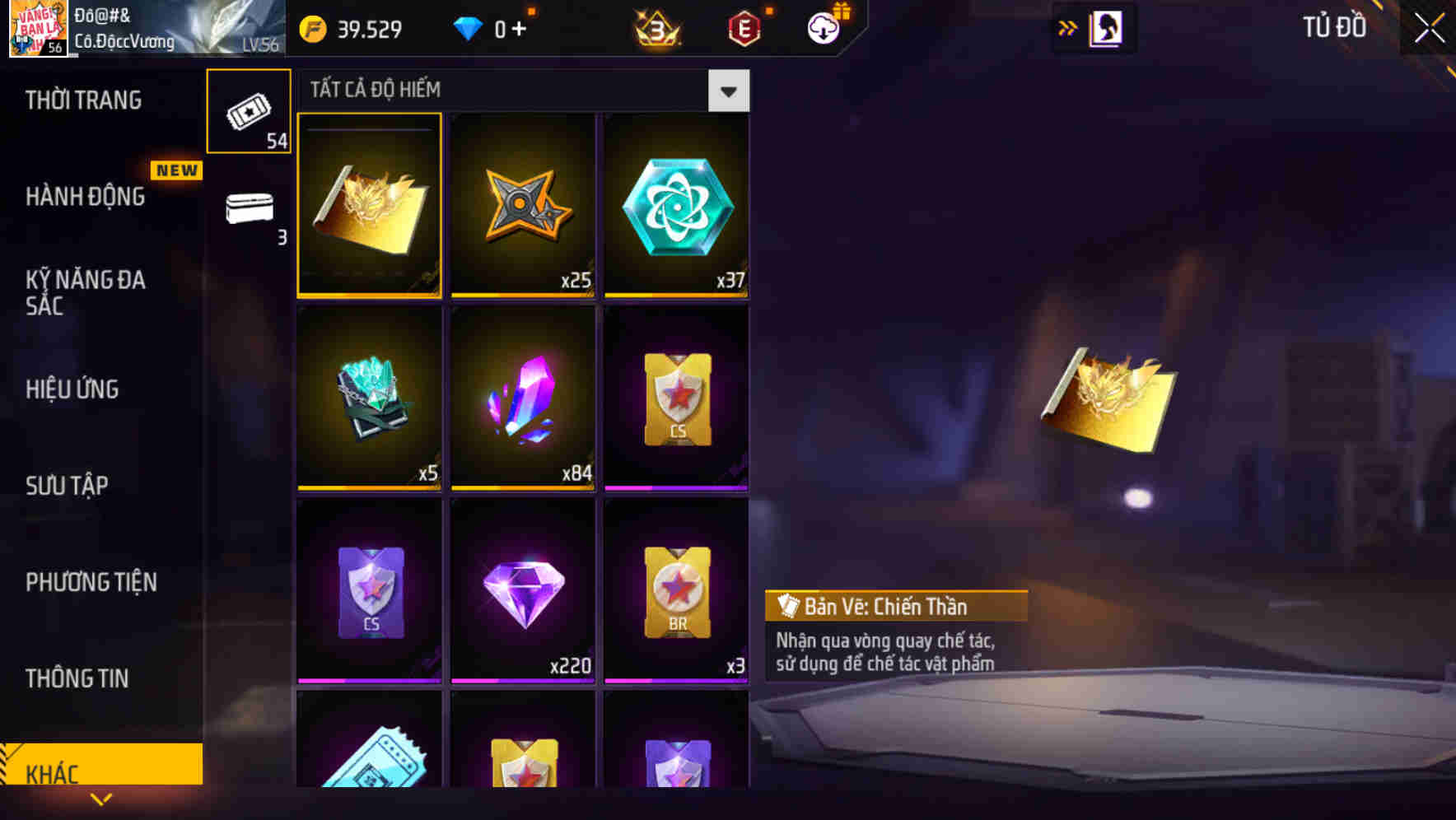Open the red hexagonal E badge

[742, 27]
